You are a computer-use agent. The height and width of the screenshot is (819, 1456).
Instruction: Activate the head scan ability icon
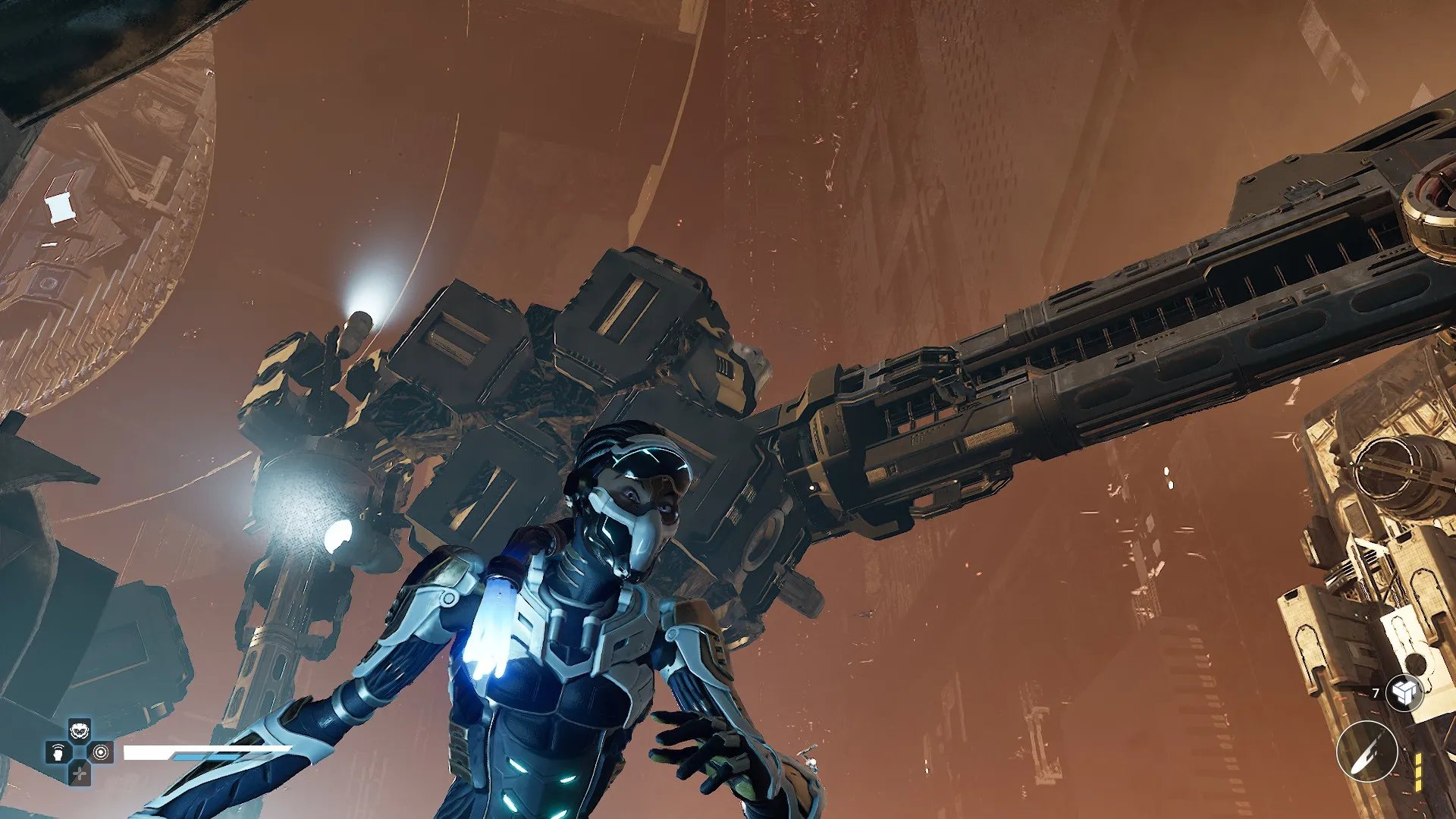click(58, 753)
